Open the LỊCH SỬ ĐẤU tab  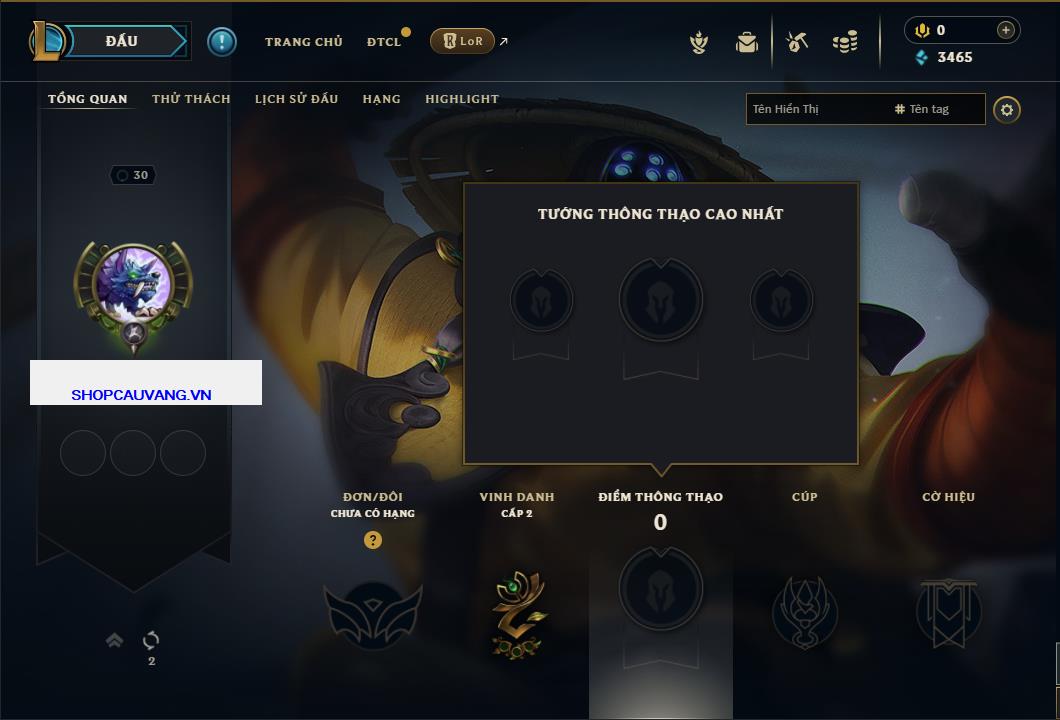296,99
